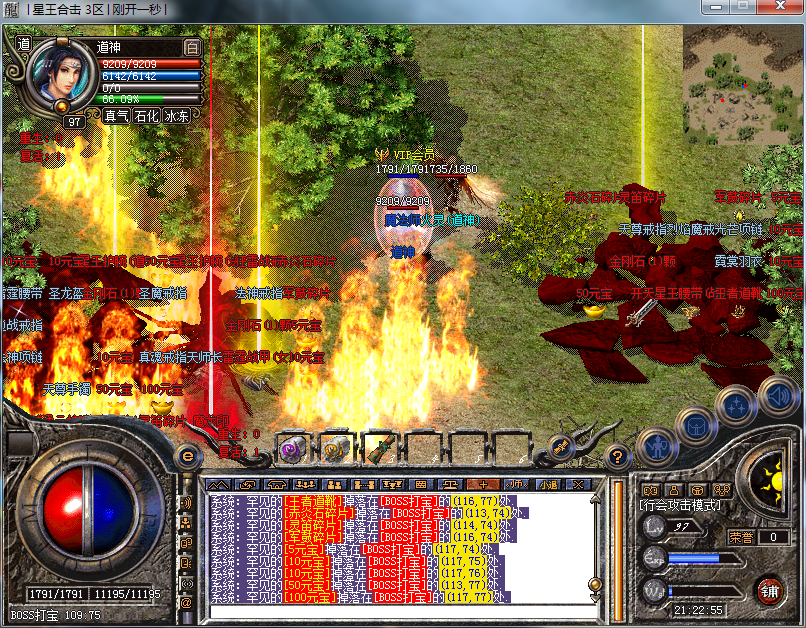
Task: Open the bag inventory round button
Action: pyautogui.click(x=695, y=425)
